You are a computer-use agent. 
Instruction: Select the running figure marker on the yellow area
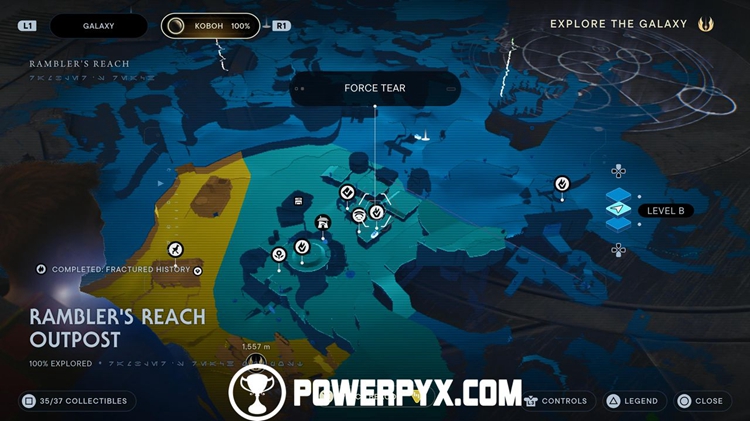pos(175,249)
